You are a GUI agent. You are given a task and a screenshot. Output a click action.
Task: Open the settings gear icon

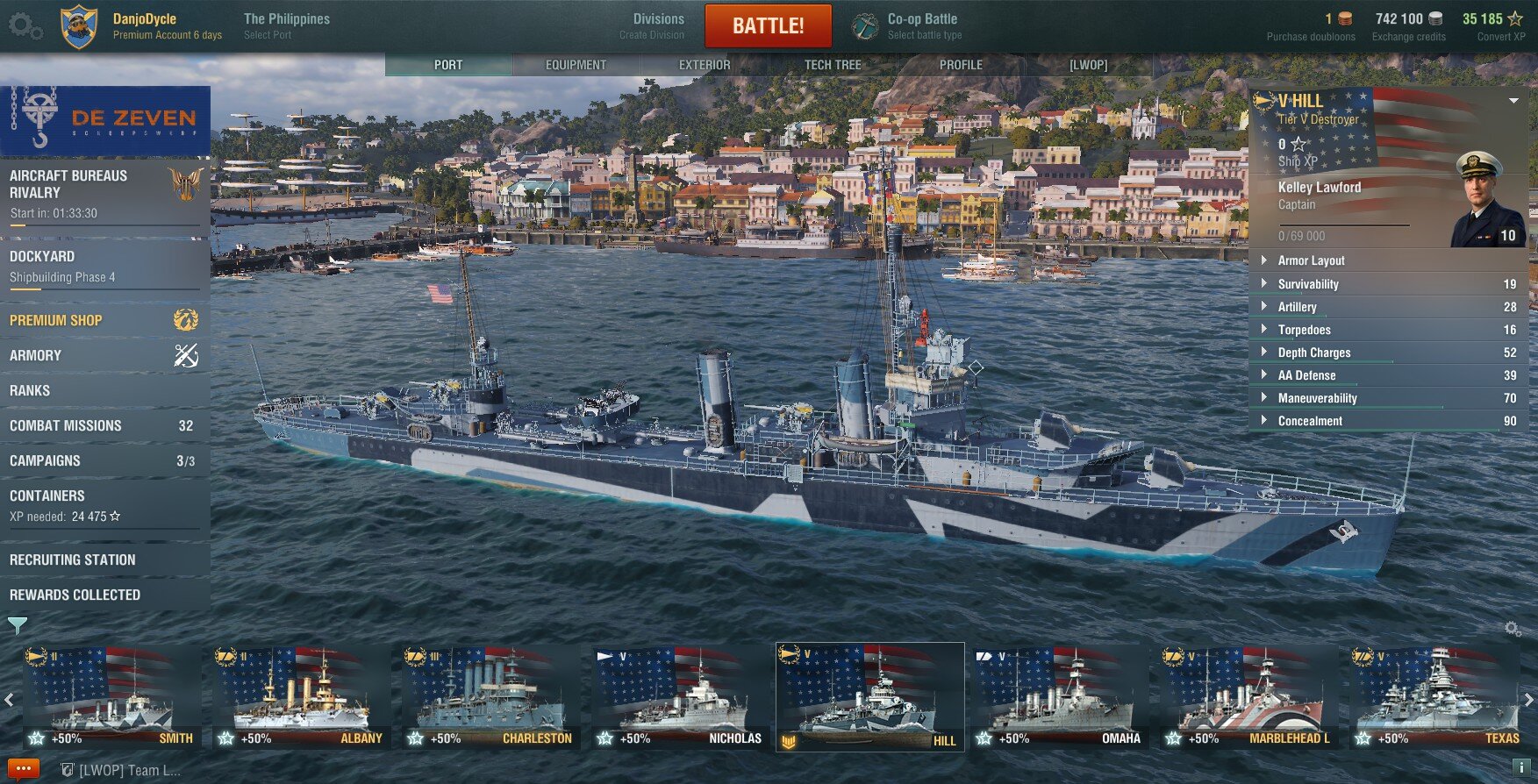25,25
